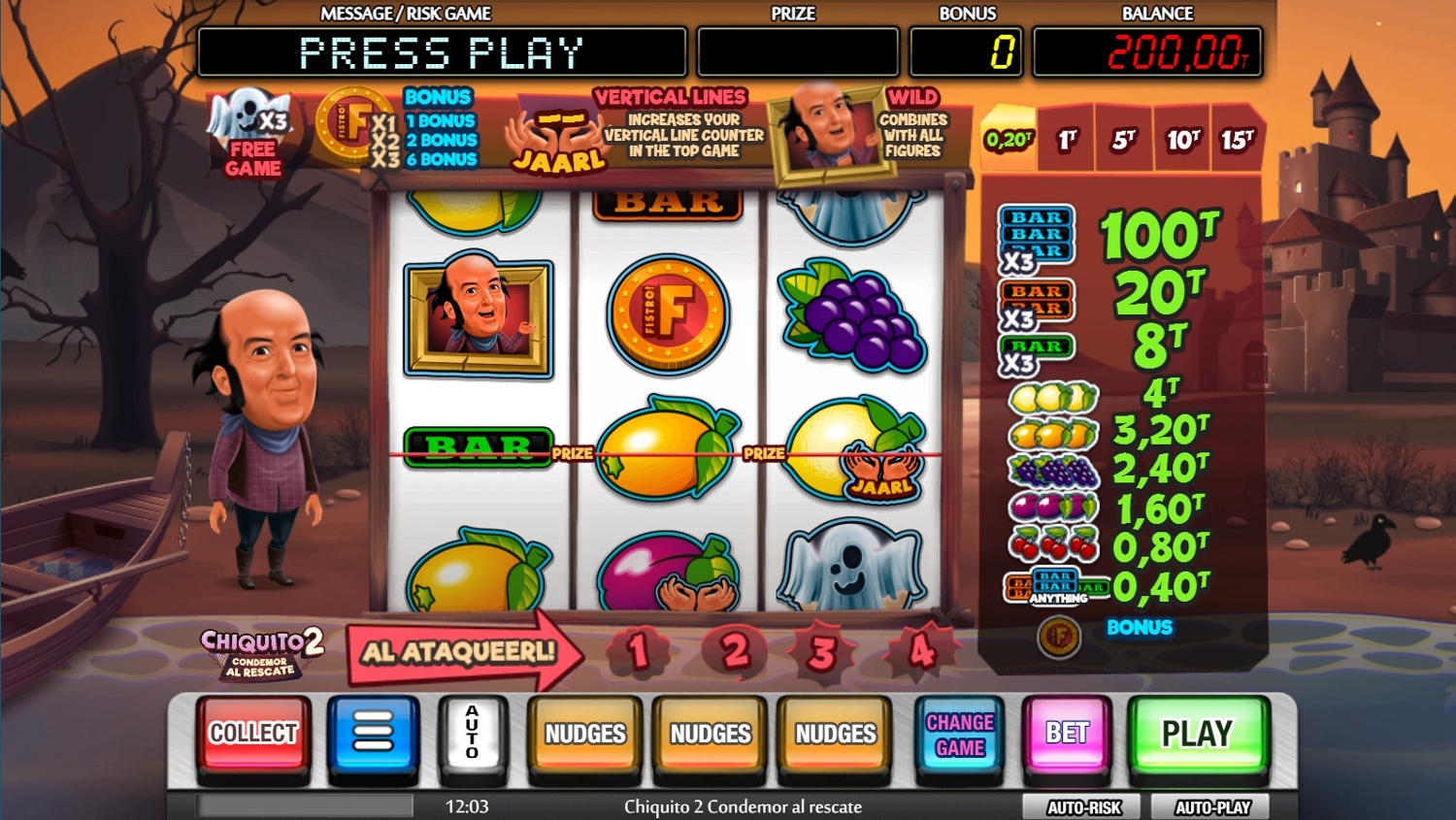The image size is (1456, 820).
Task: Pick the 10 bet tab
Action: pyautogui.click(x=1182, y=140)
